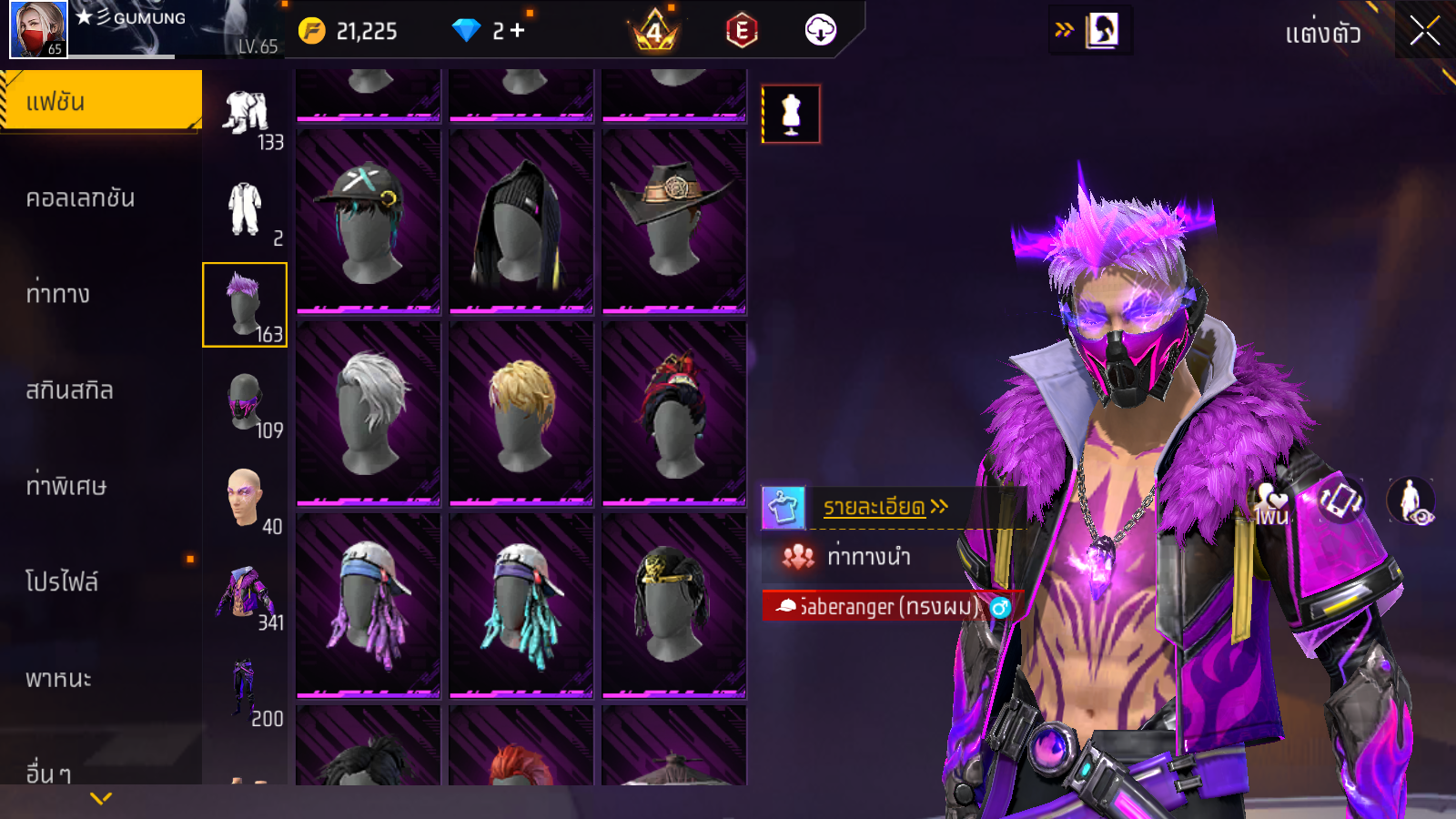Select the face mask category
Viewport: 1456px width, 819px height.
(244, 401)
